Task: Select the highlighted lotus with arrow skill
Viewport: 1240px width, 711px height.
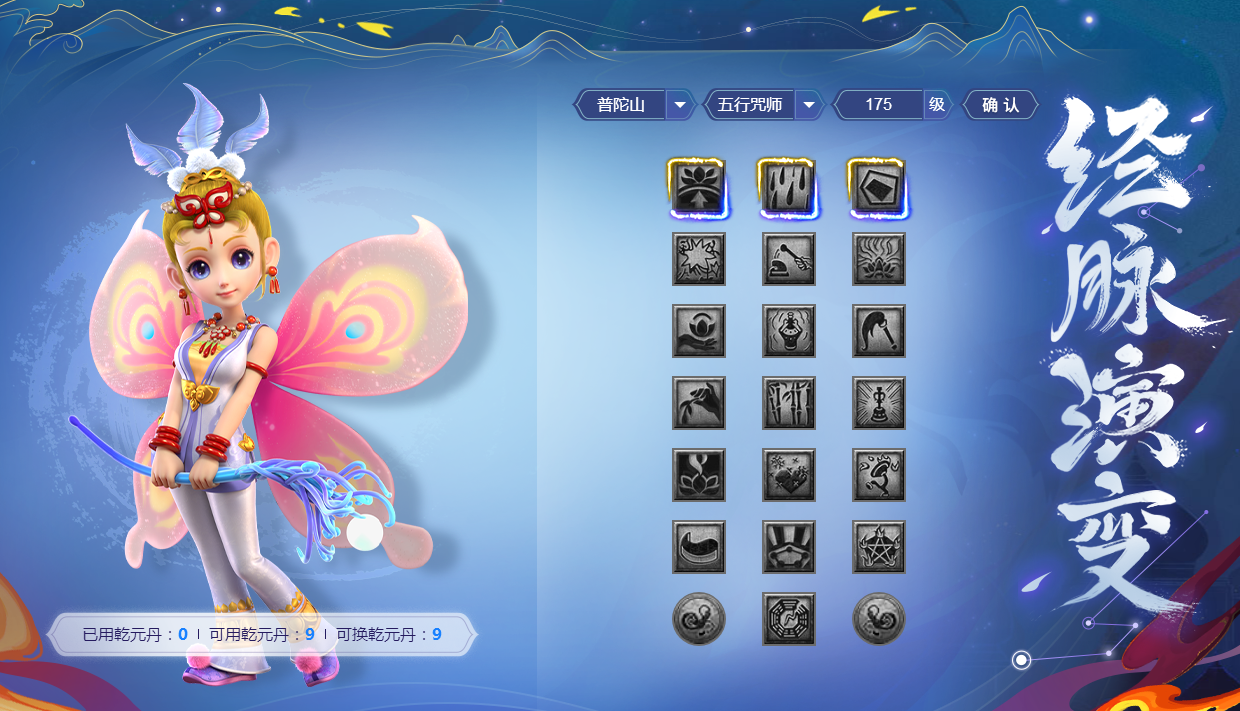Action: click(x=698, y=187)
